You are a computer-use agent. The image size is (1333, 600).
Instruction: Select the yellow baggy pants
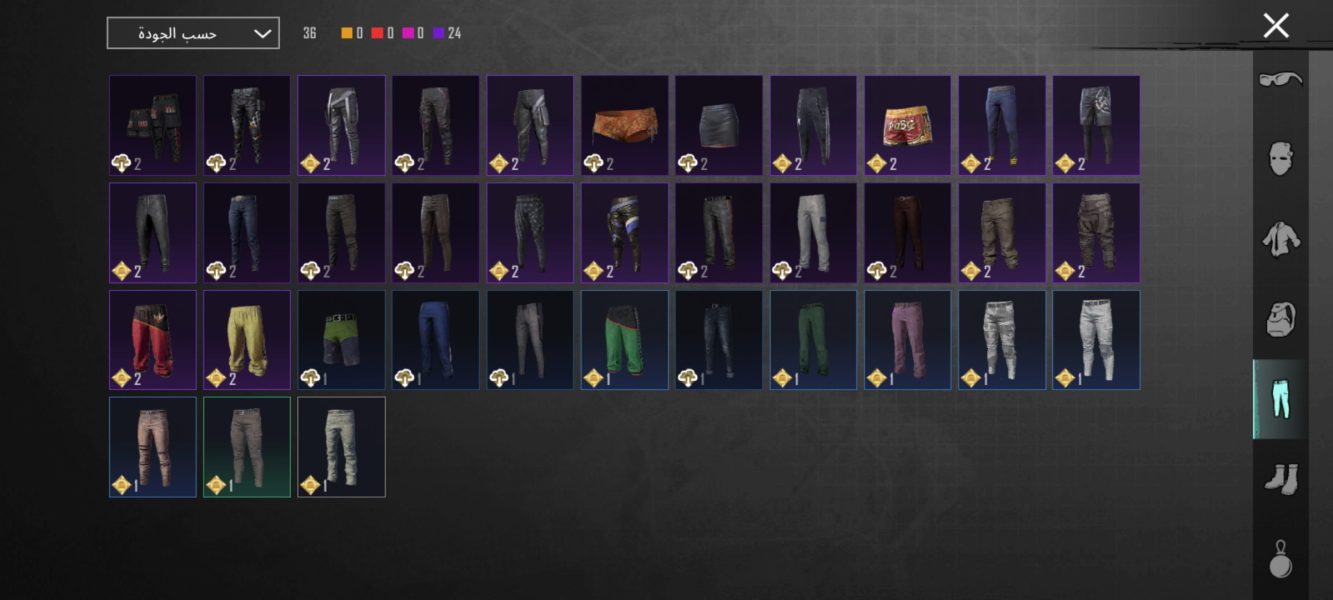(x=247, y=340)
